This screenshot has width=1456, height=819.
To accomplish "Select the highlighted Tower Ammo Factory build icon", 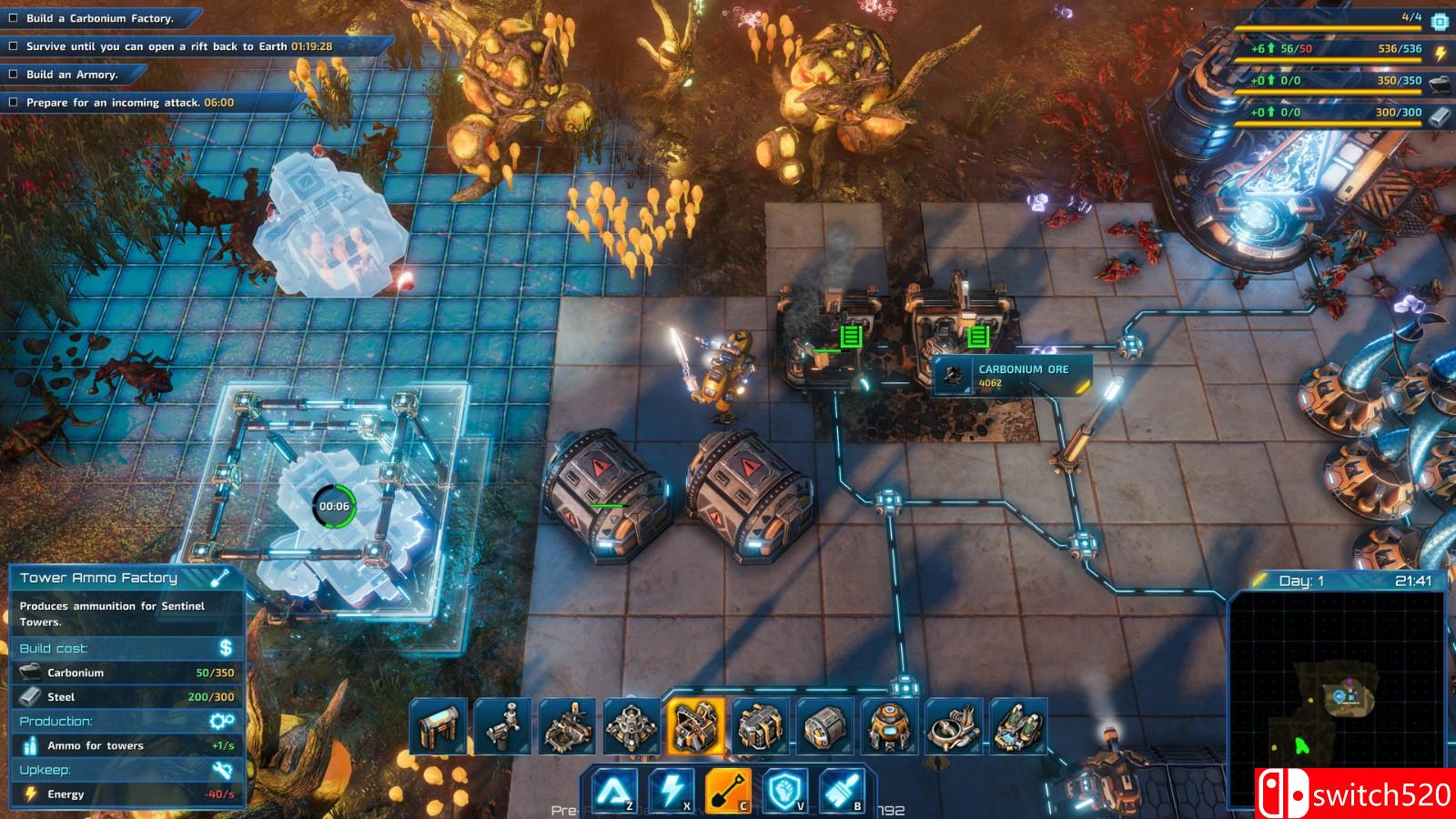I will 696,727.
